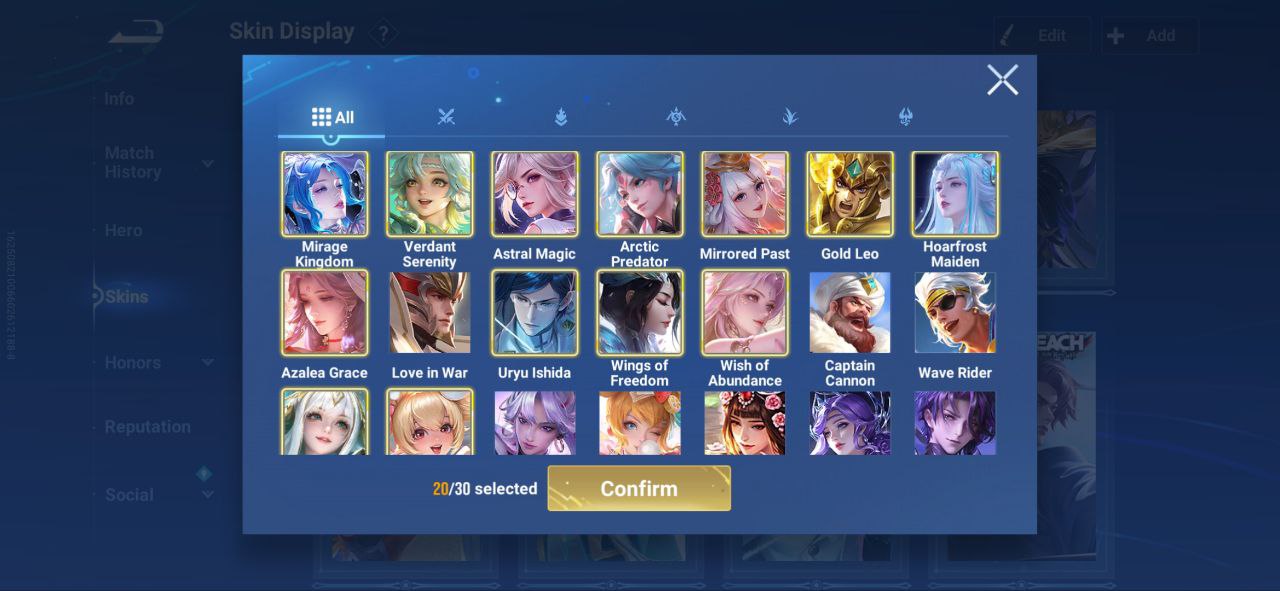Choose the Gold Leo skin
This screenshot has height=591, width=1280.
850,194
